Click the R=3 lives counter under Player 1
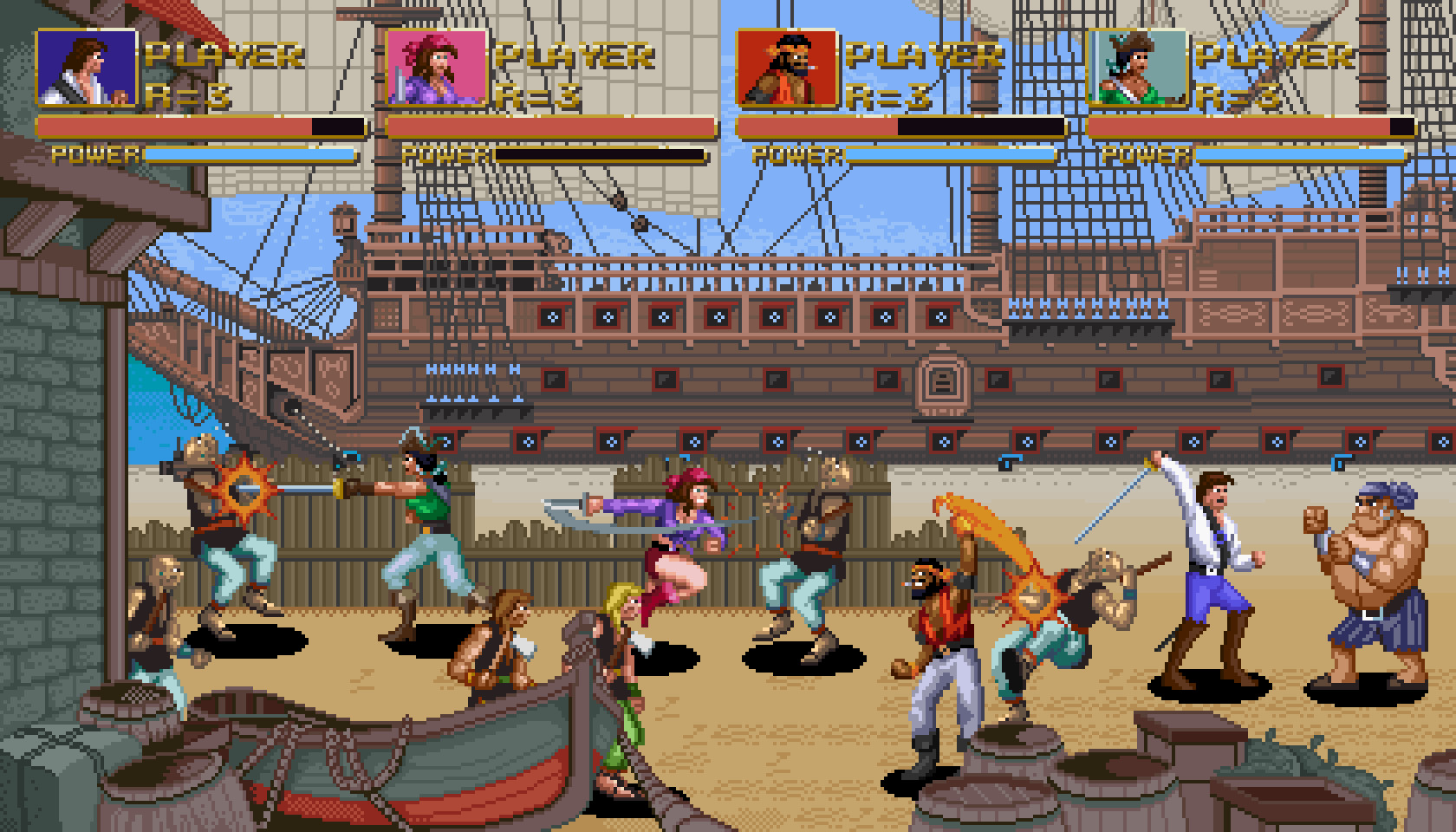Viewport: 1456px width, 832px height. click(189, 94)
